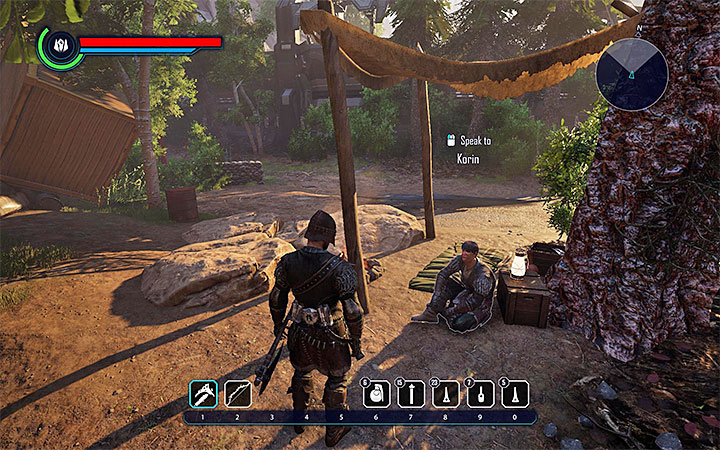Equip the bow in hotbar slot 2
Image resolution: width=720 pixels, height=450 pixels.
click(x=238, y=394)
